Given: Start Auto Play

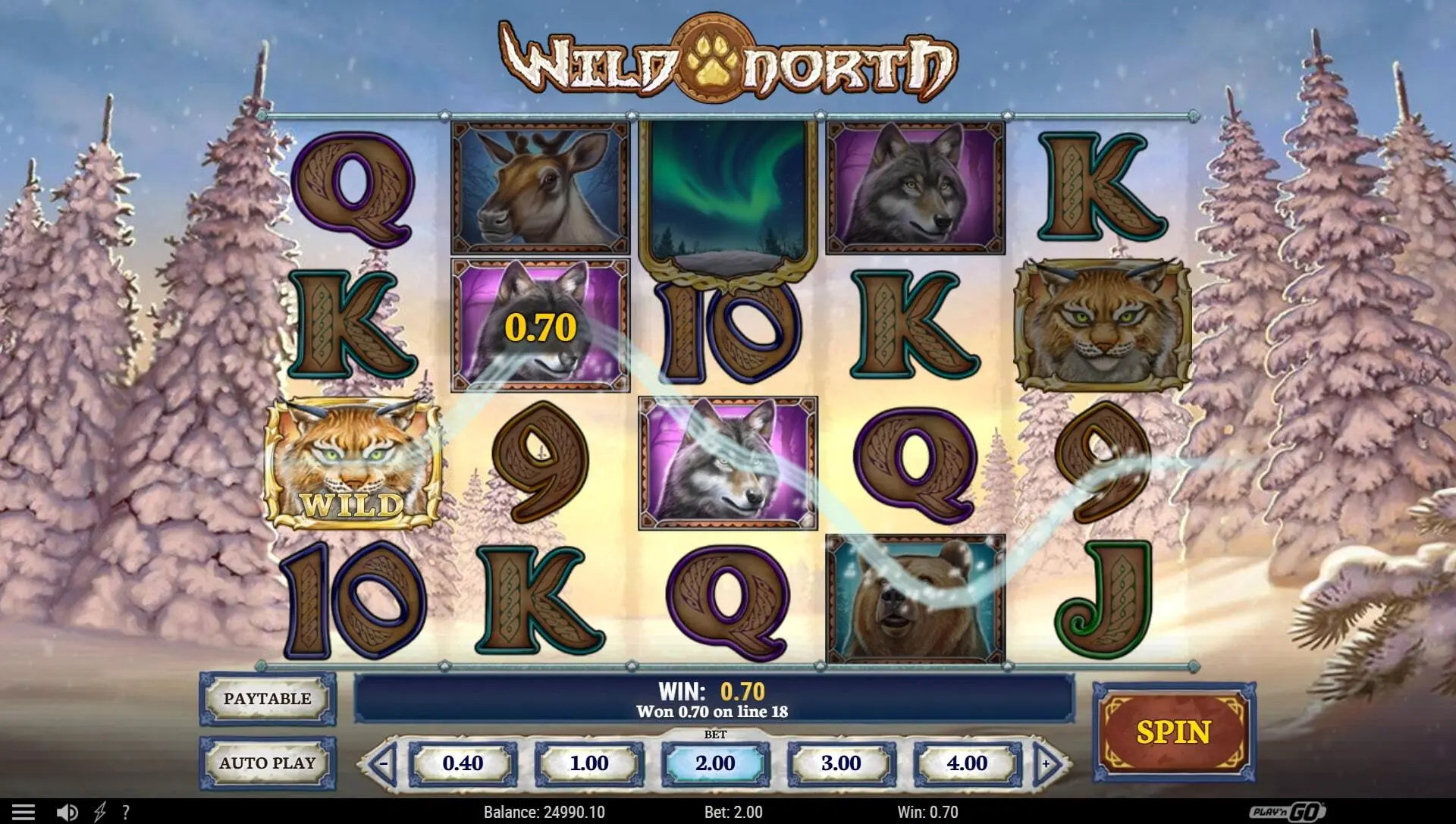Looking at the screenshot, I should pyautogui.click(x=267, y=763).
